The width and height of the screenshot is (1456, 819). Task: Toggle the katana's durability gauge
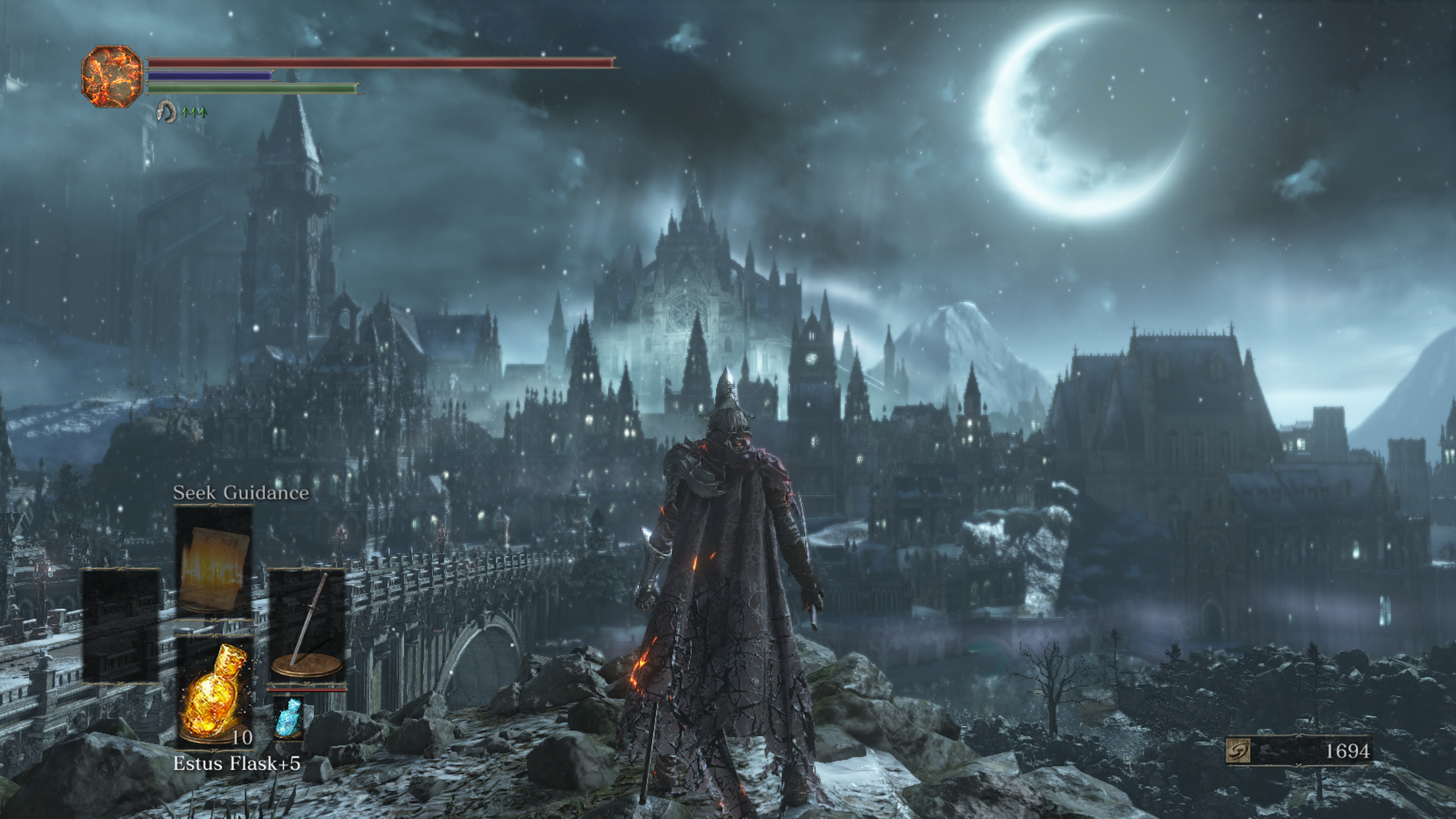(x=307, y=690)
